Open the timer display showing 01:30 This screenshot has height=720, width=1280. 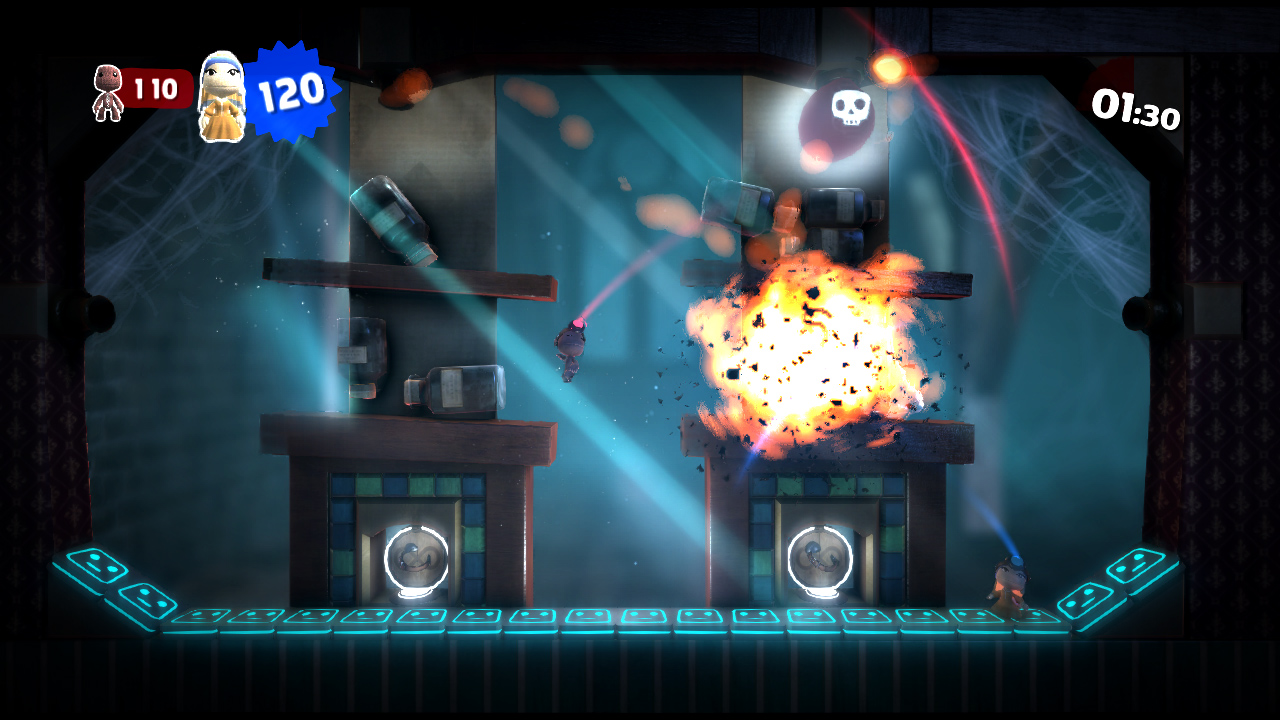point(1135,109)
